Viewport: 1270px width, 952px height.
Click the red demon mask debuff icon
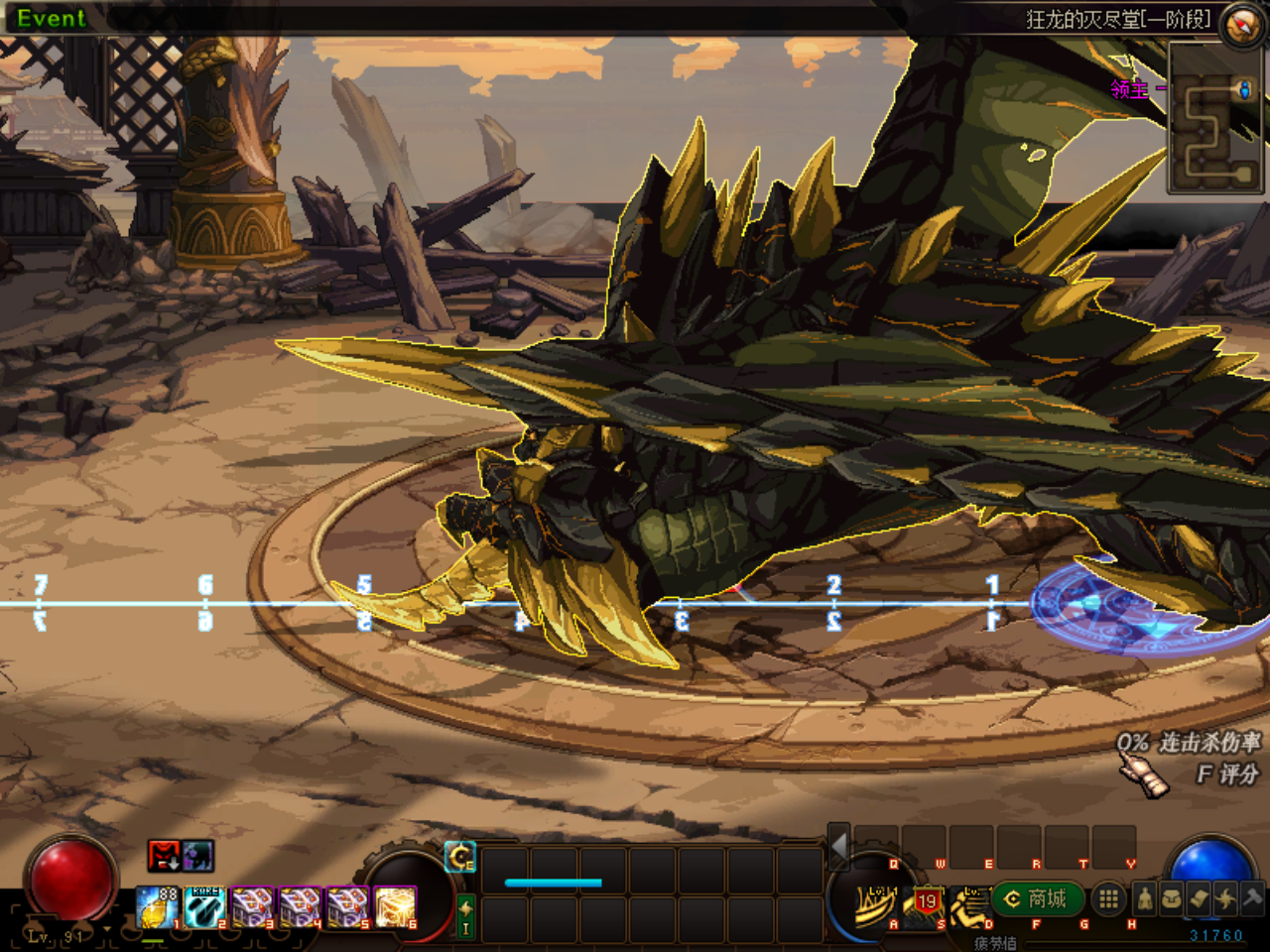(164, 855)
